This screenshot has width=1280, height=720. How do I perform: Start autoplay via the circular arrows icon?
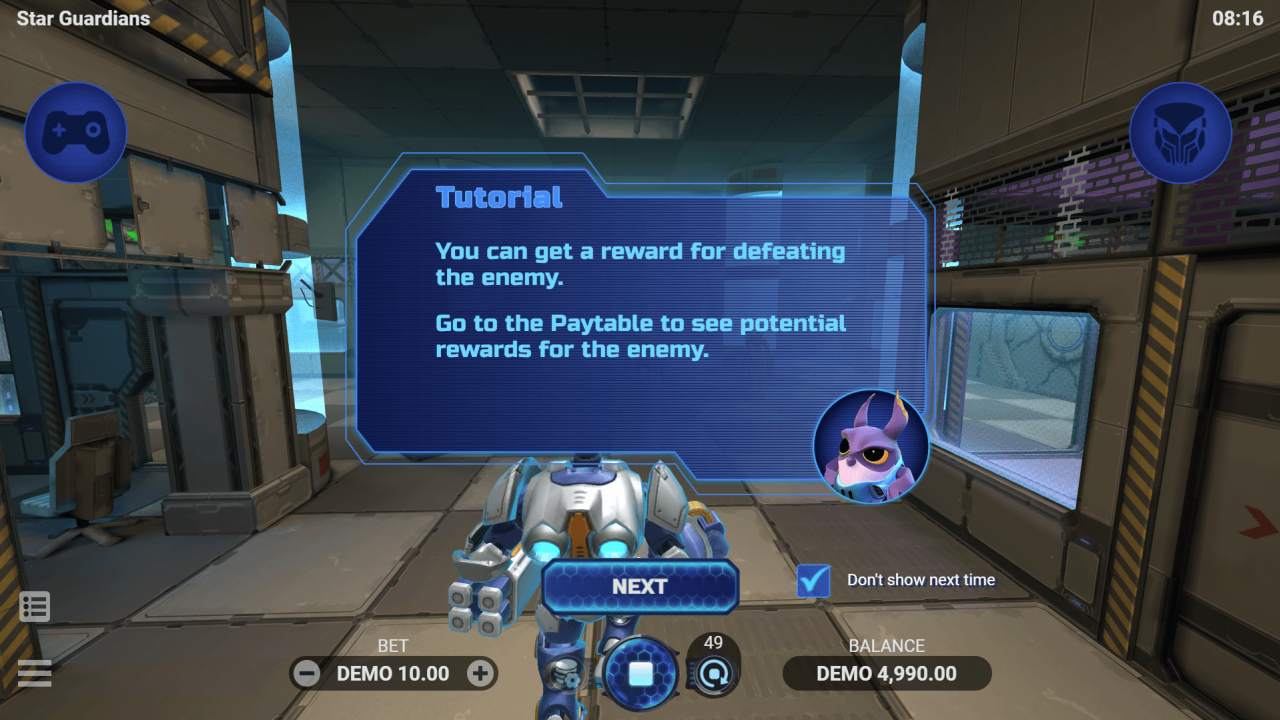pos(713,673)
